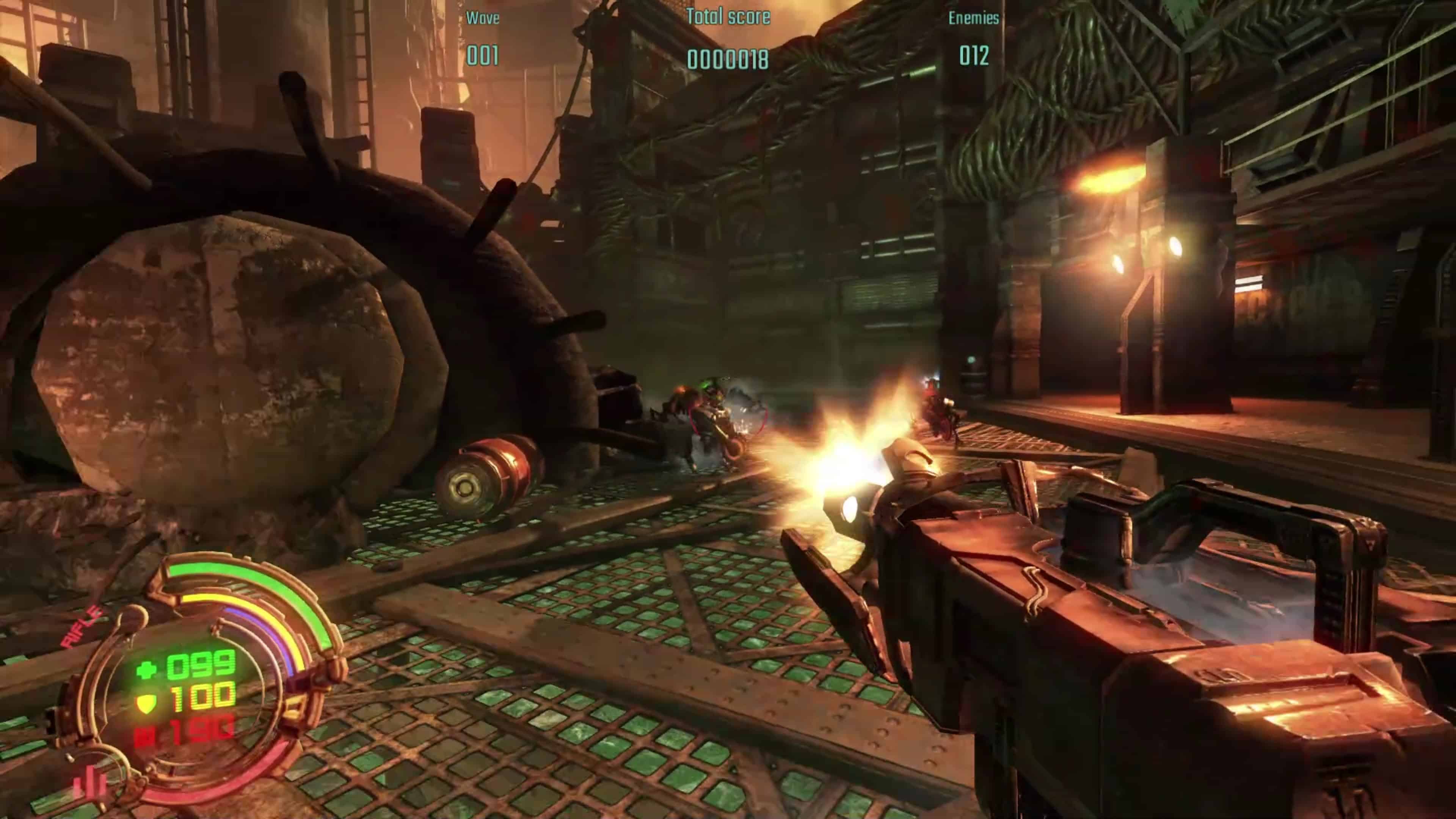Click the RIFLE weapon label
Screen dimensions: 1456x819
click(82, 627)
